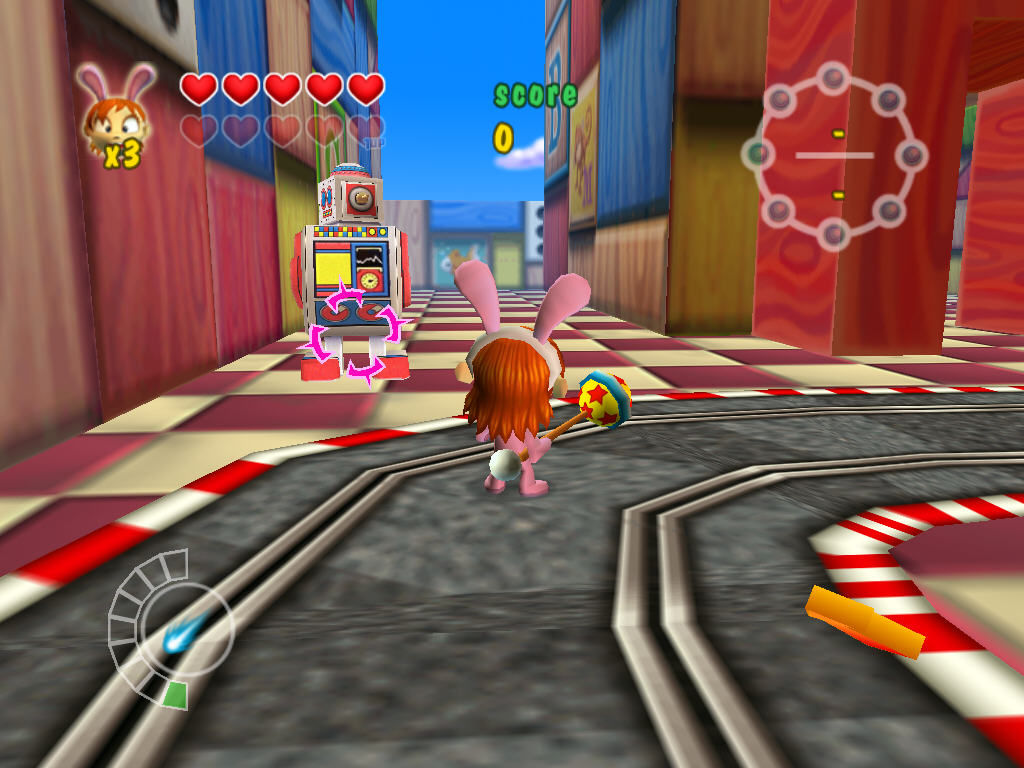Select the circular ring radar

pos(834,155)
